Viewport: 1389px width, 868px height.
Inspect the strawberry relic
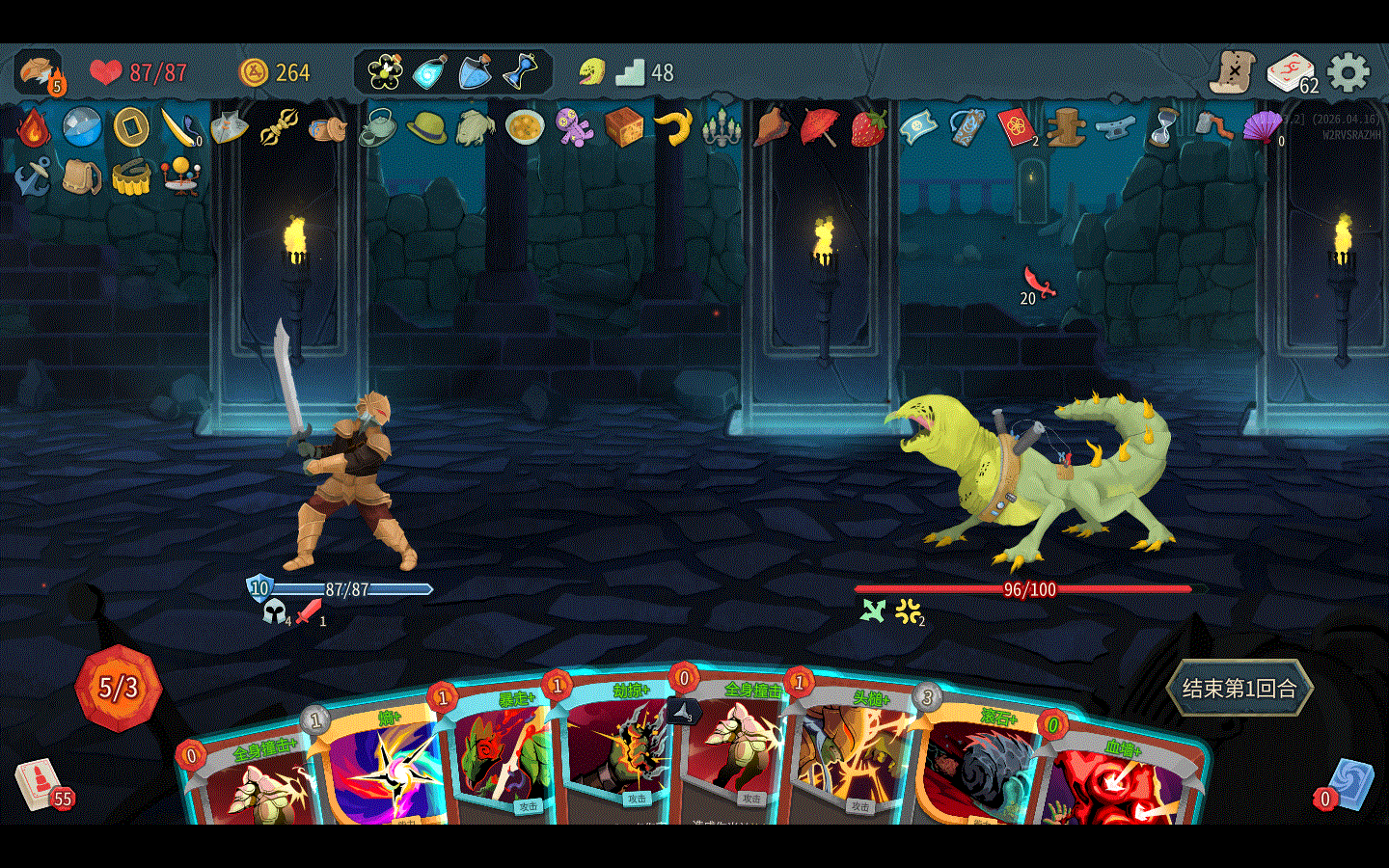[868, 127]
